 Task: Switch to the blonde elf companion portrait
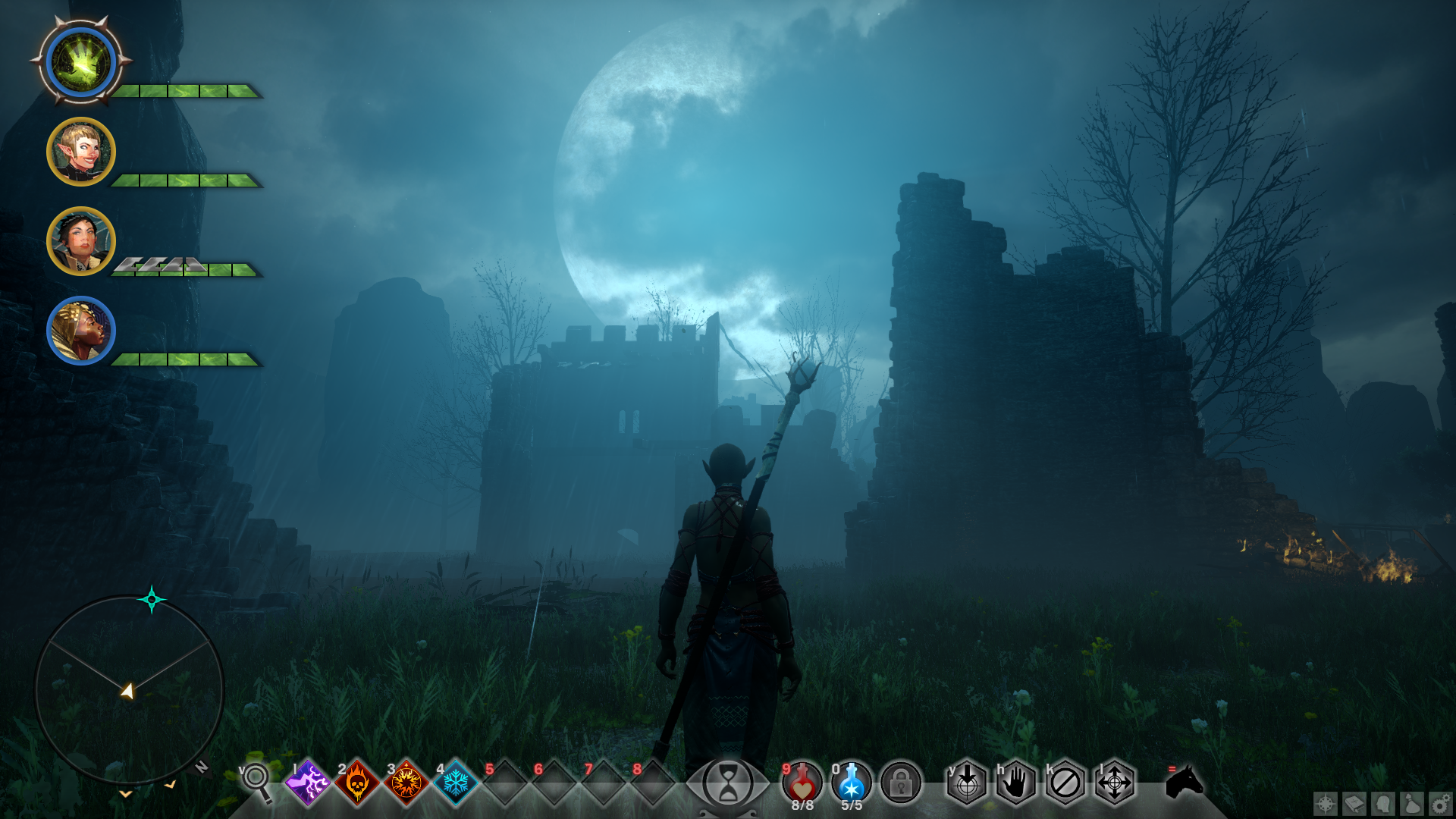(81, 152)
